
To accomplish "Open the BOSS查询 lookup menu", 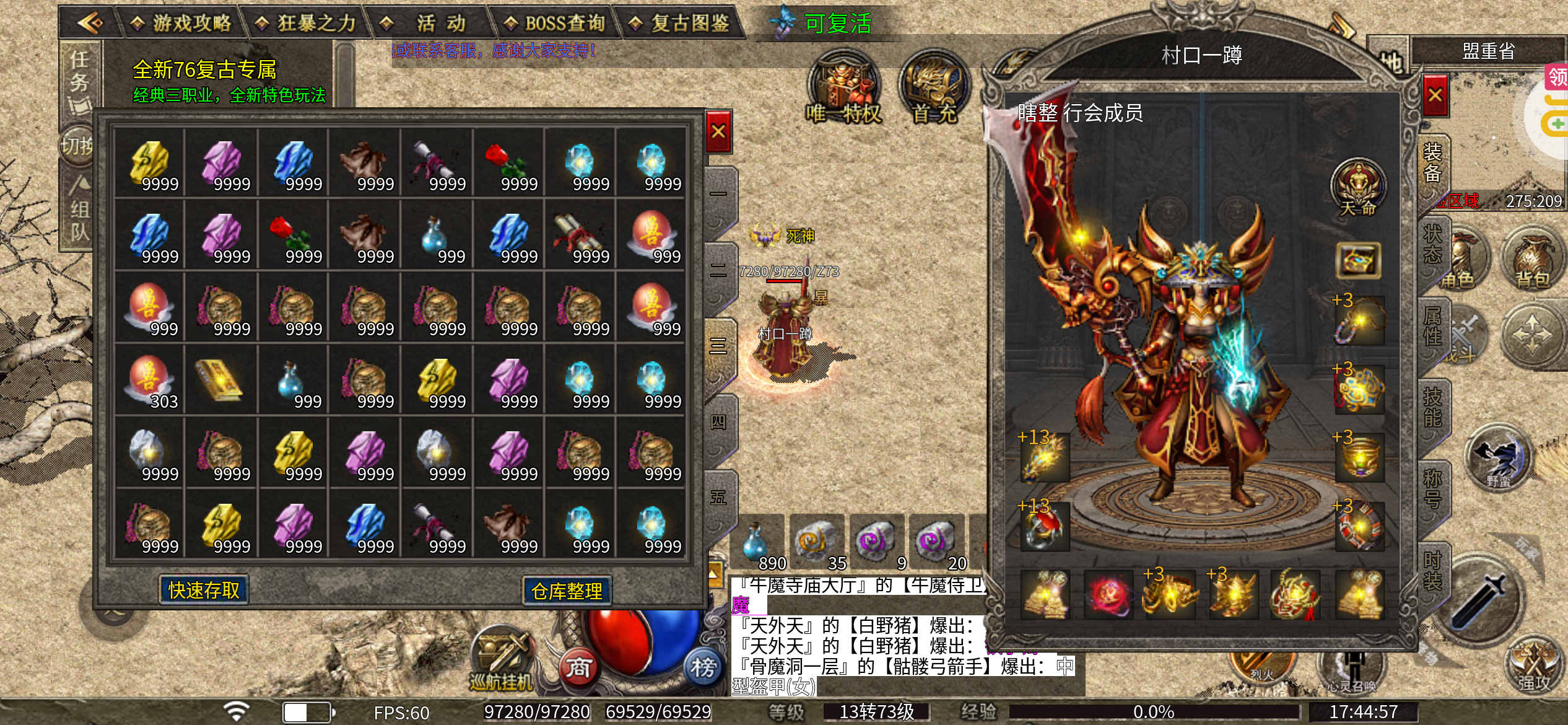I will click(555, 24).
